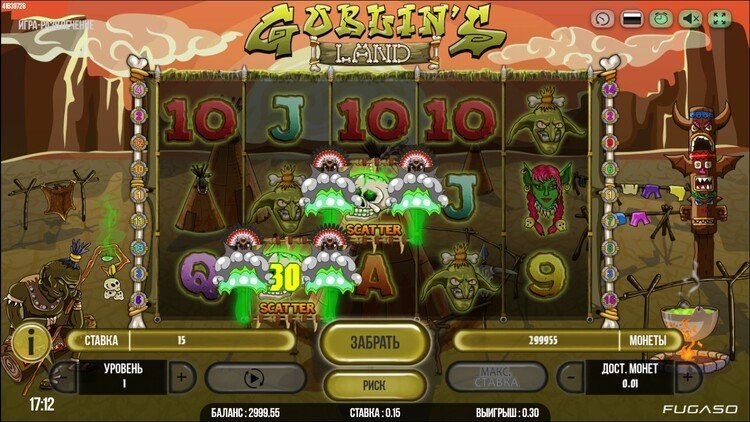The height and width of the screenshot is (422, 750).
Task: Set the maximum bet with МАКС. СТАВКА
Action: click(x=496, y=377)
